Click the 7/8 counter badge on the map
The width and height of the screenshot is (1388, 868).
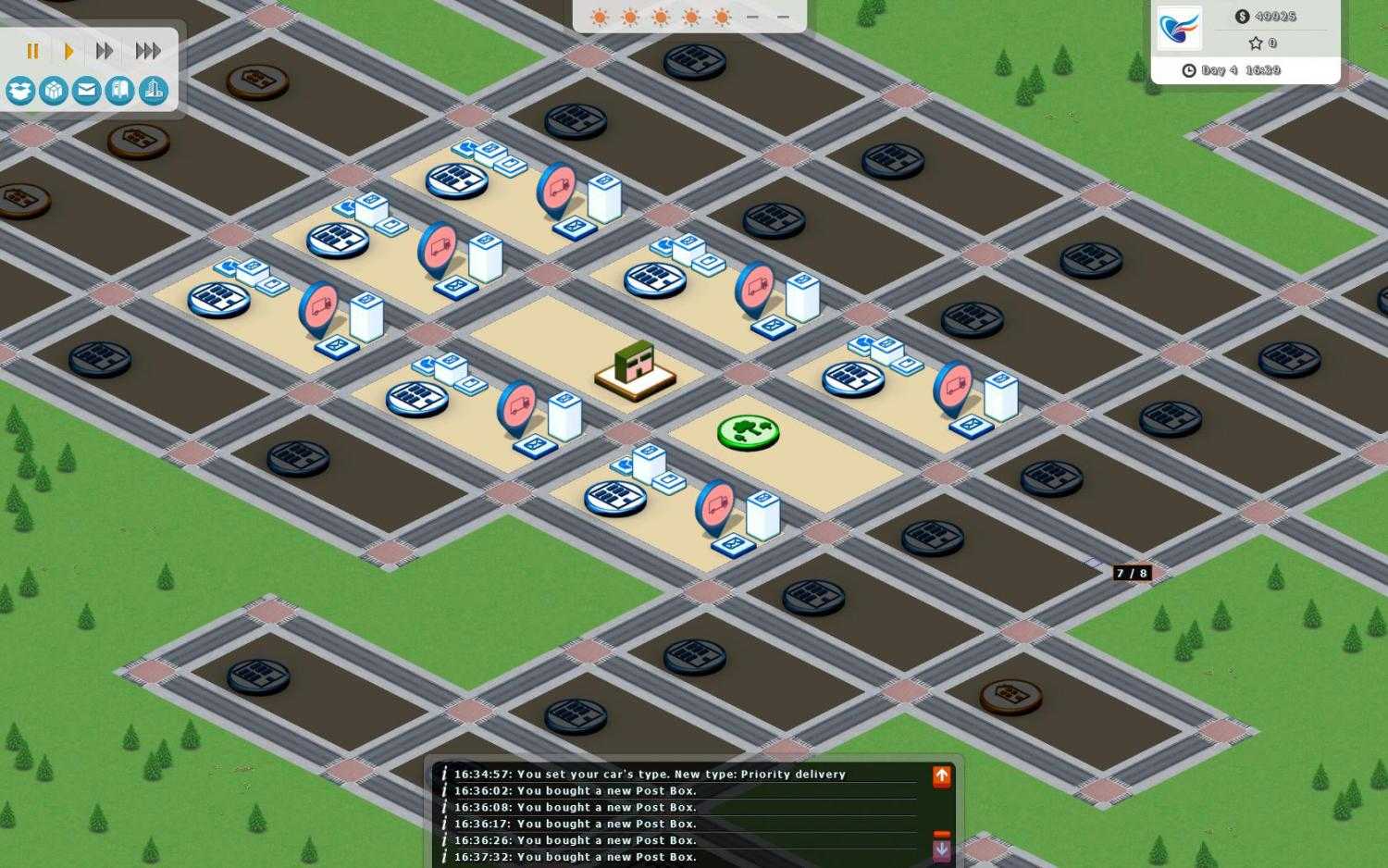1133,573
